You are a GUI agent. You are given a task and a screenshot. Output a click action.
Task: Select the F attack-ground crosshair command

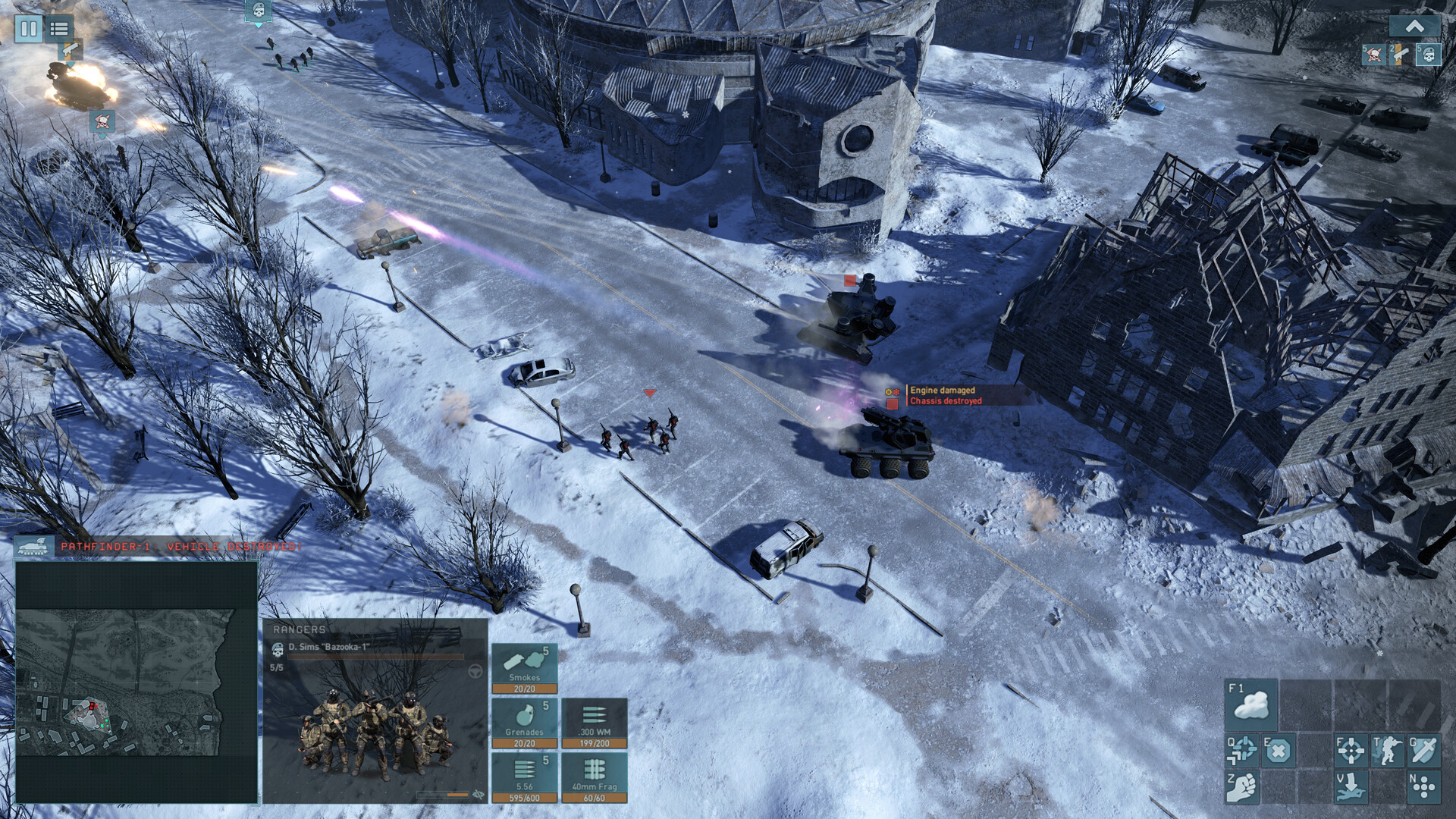[x=1351, y=750]
